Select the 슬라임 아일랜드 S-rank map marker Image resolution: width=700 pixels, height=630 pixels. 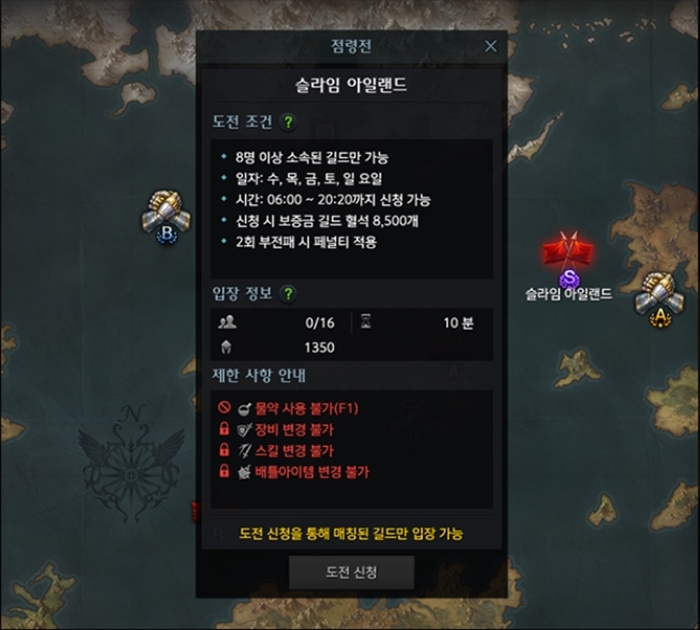[x=569, y=260]
